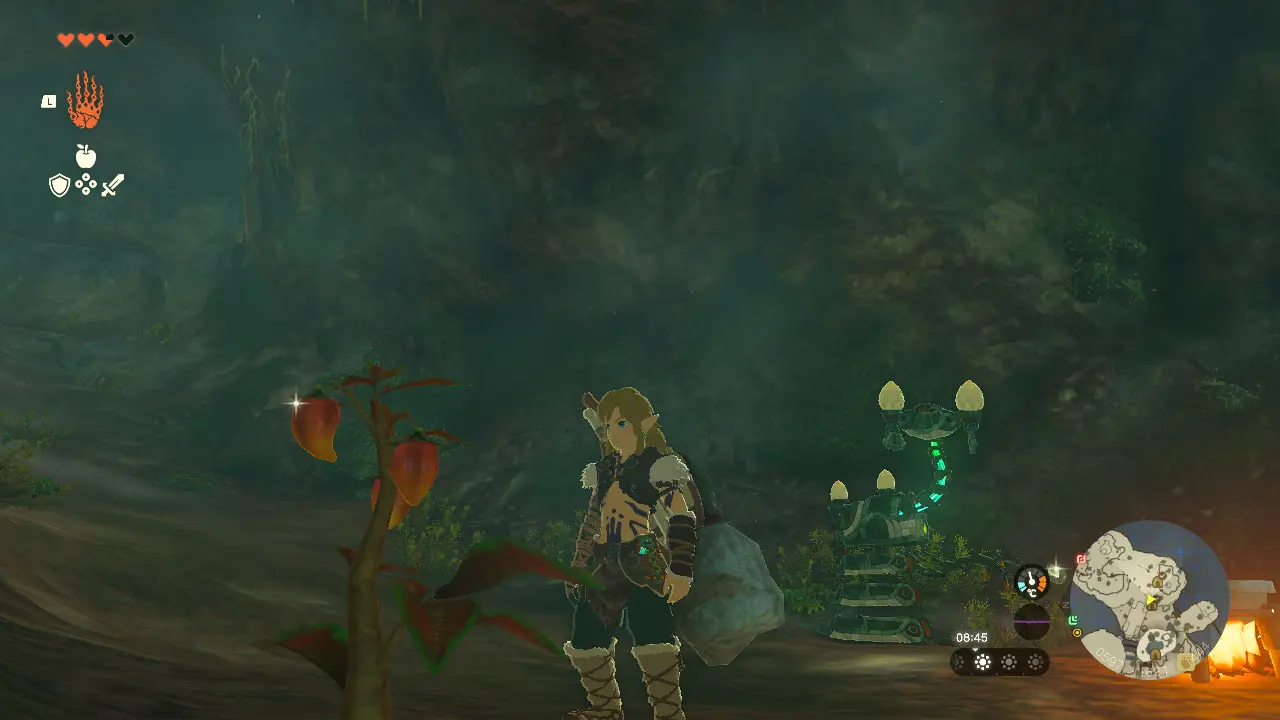Click the red marker at the top of the minimap
This screenshot has height=720, width=1280.
coord(1079,560)
